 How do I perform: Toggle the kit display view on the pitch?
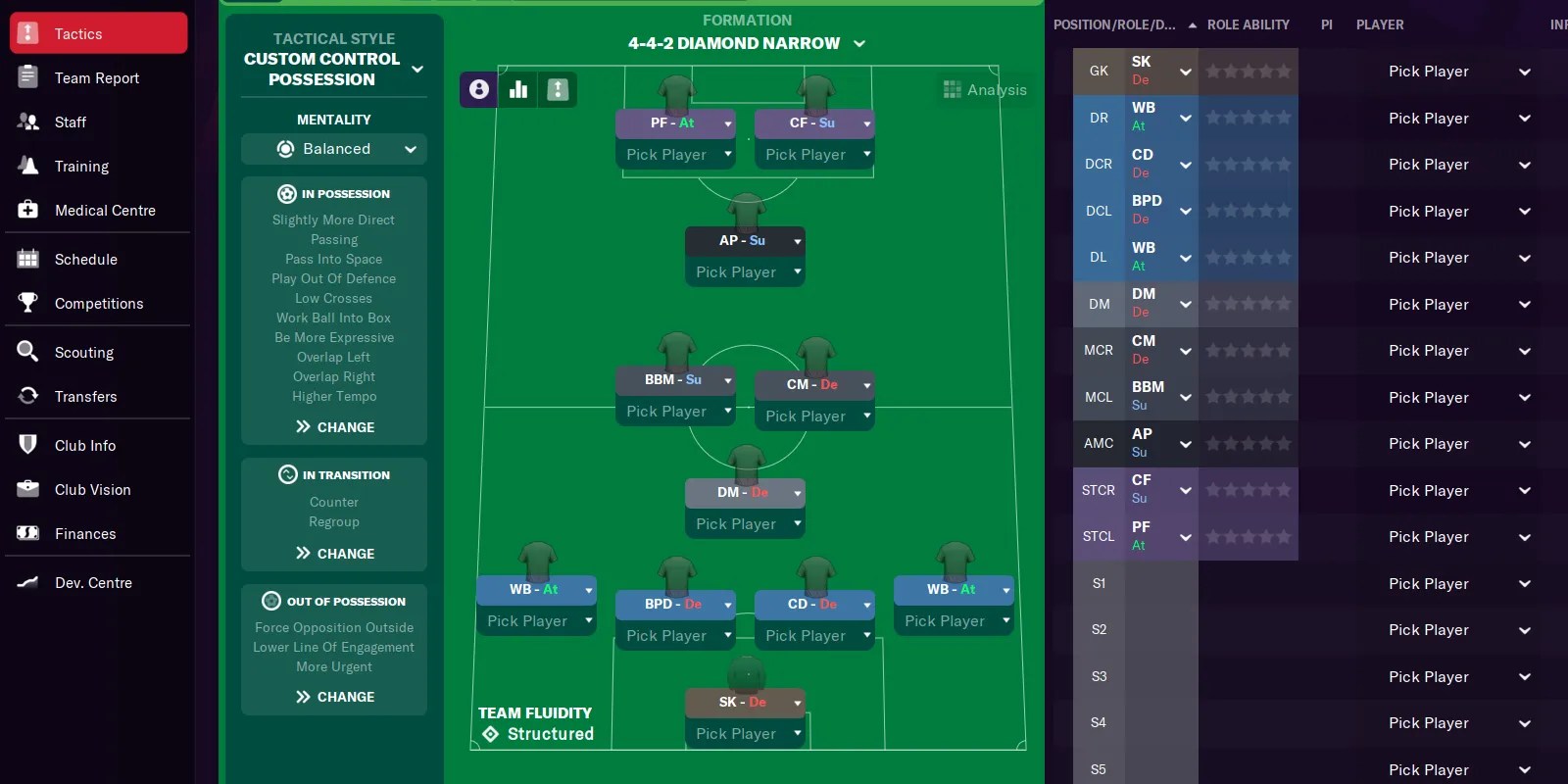tap(558, 89)
